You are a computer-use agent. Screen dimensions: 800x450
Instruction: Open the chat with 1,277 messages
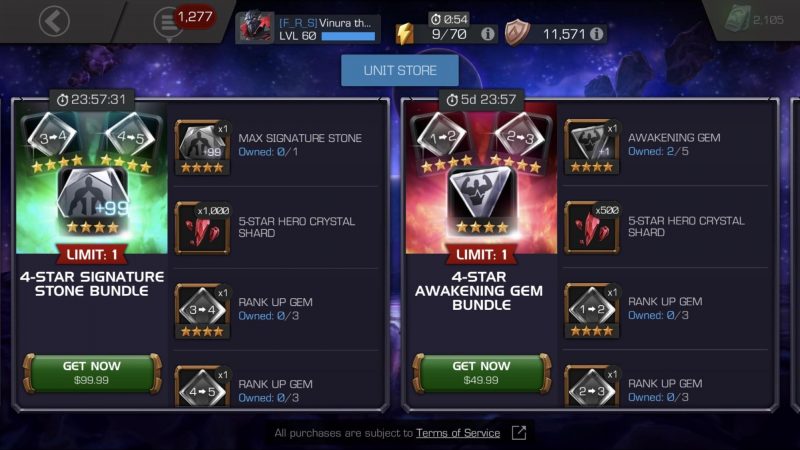click(167, 23)
